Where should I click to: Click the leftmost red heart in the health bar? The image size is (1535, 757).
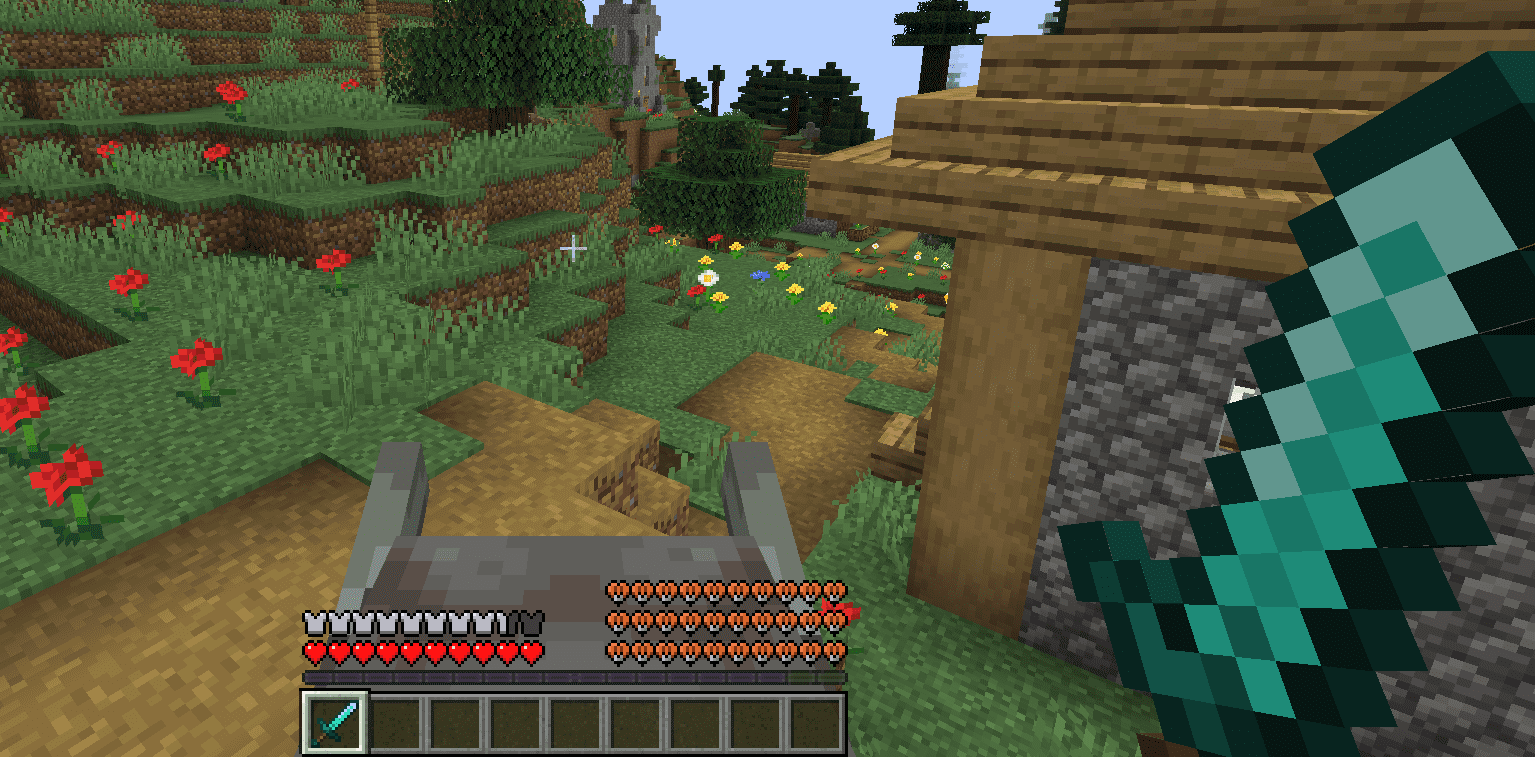click(313, 650)
